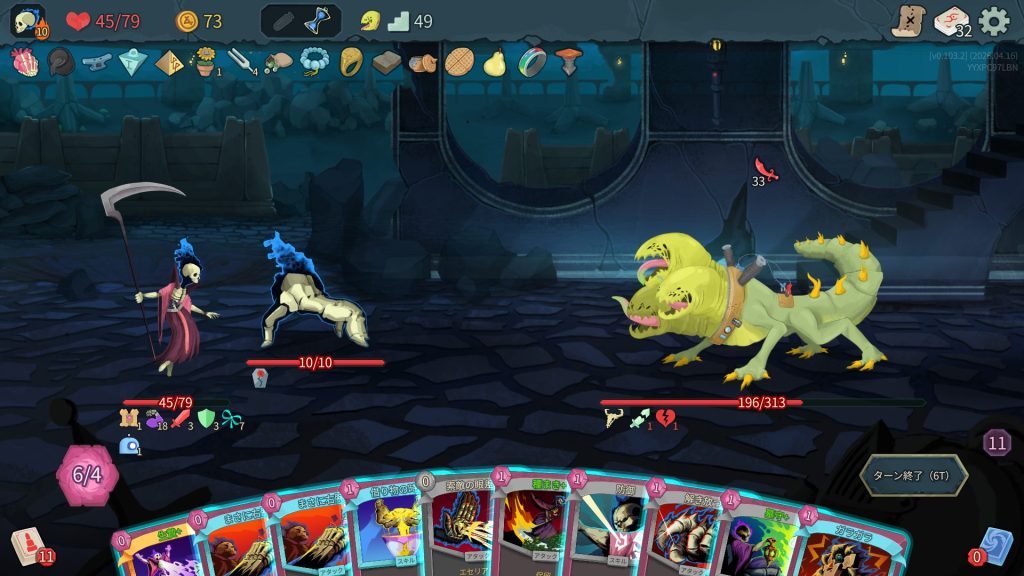View the full deck of 32 cards
This screenshot has width=1024, height=576.
click(x=951, y=21)
